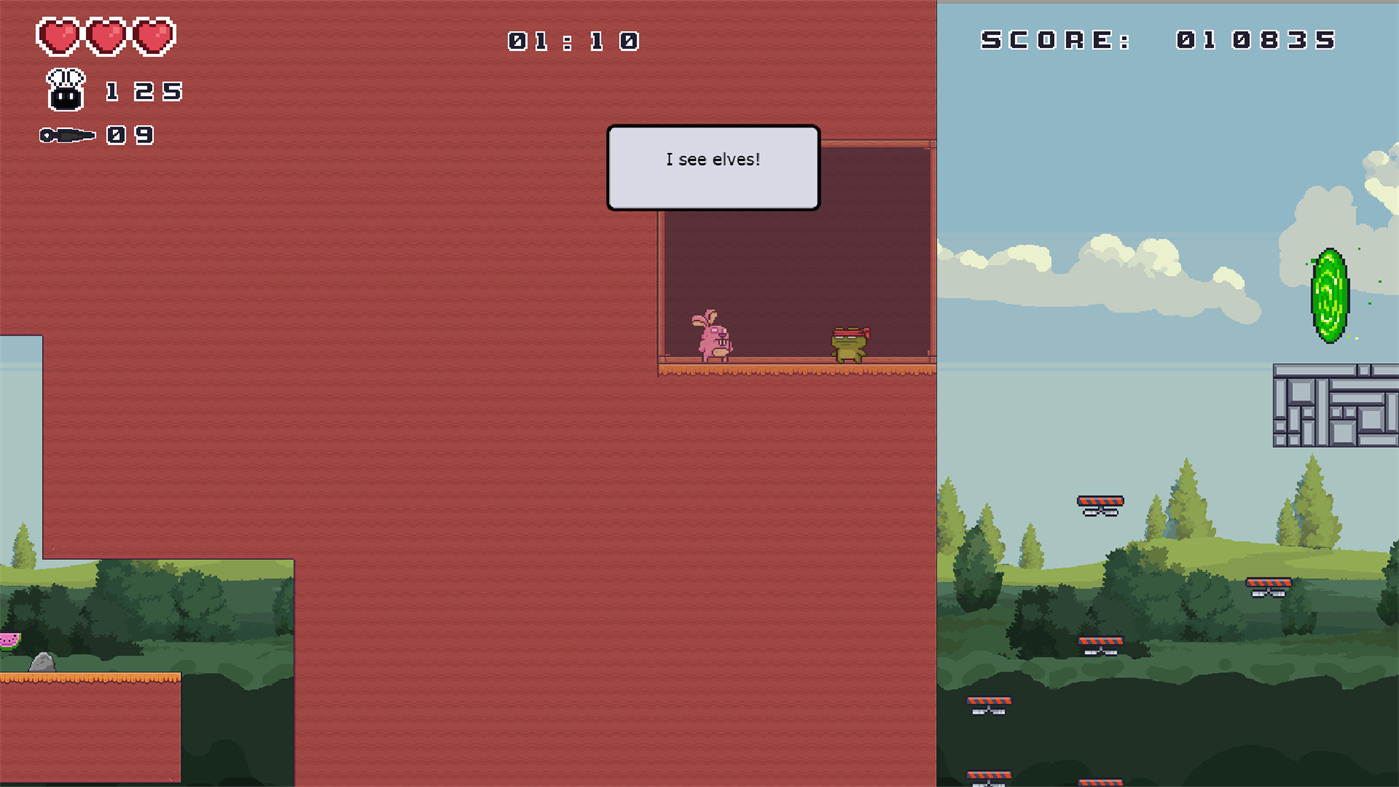Click the green portal on the right

coord(1329,295)
